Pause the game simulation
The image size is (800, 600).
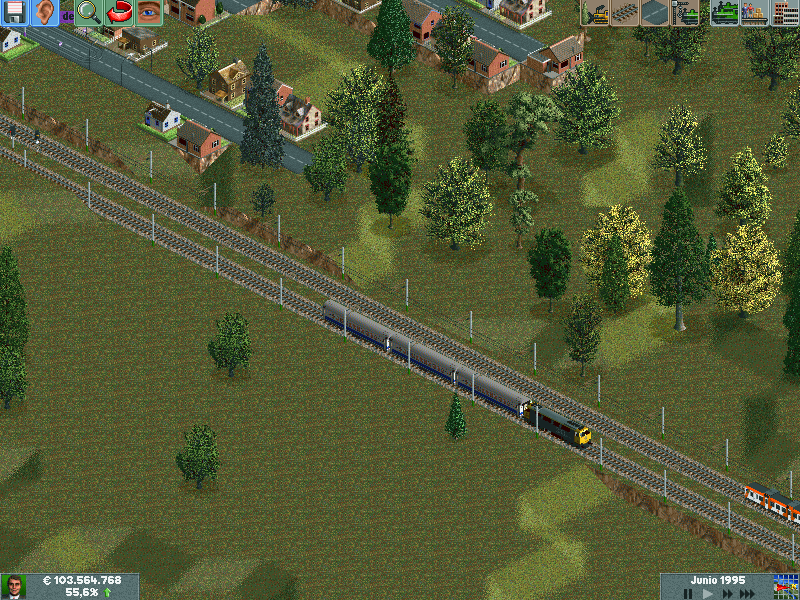688,593
